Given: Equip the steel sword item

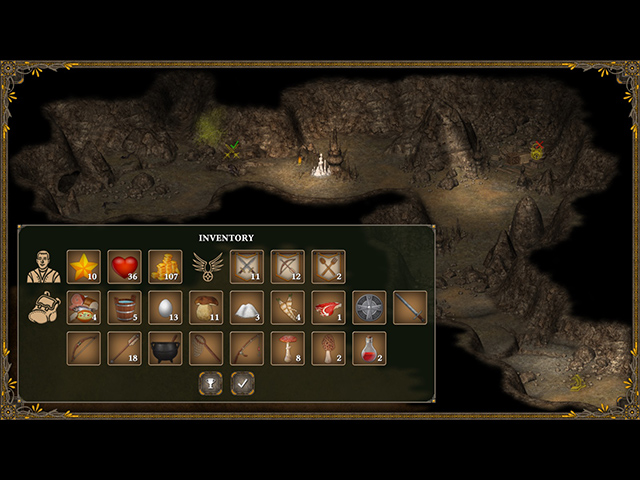Looking at the screenshot, I should [x=410, y=308].
